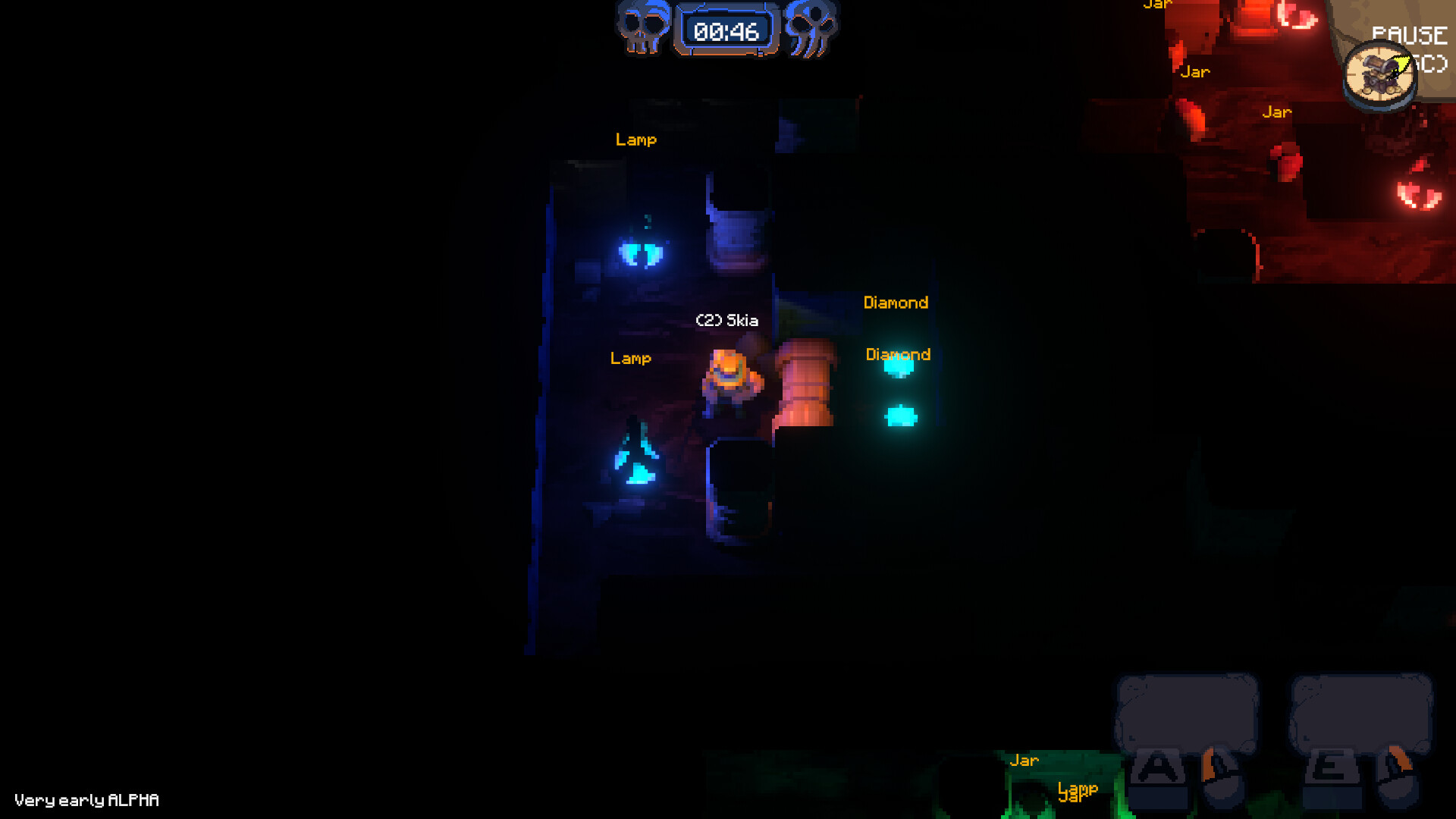This screenshot has width=1456, height=819.
Task: Toggle the small blue flame above the upper lamp
Action: click(x=645, y=220)
